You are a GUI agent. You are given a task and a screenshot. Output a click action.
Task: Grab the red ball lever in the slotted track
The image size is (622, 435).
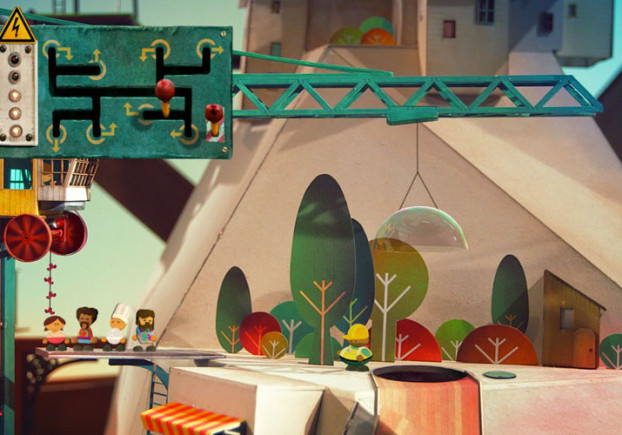click(x=164, y=92)
